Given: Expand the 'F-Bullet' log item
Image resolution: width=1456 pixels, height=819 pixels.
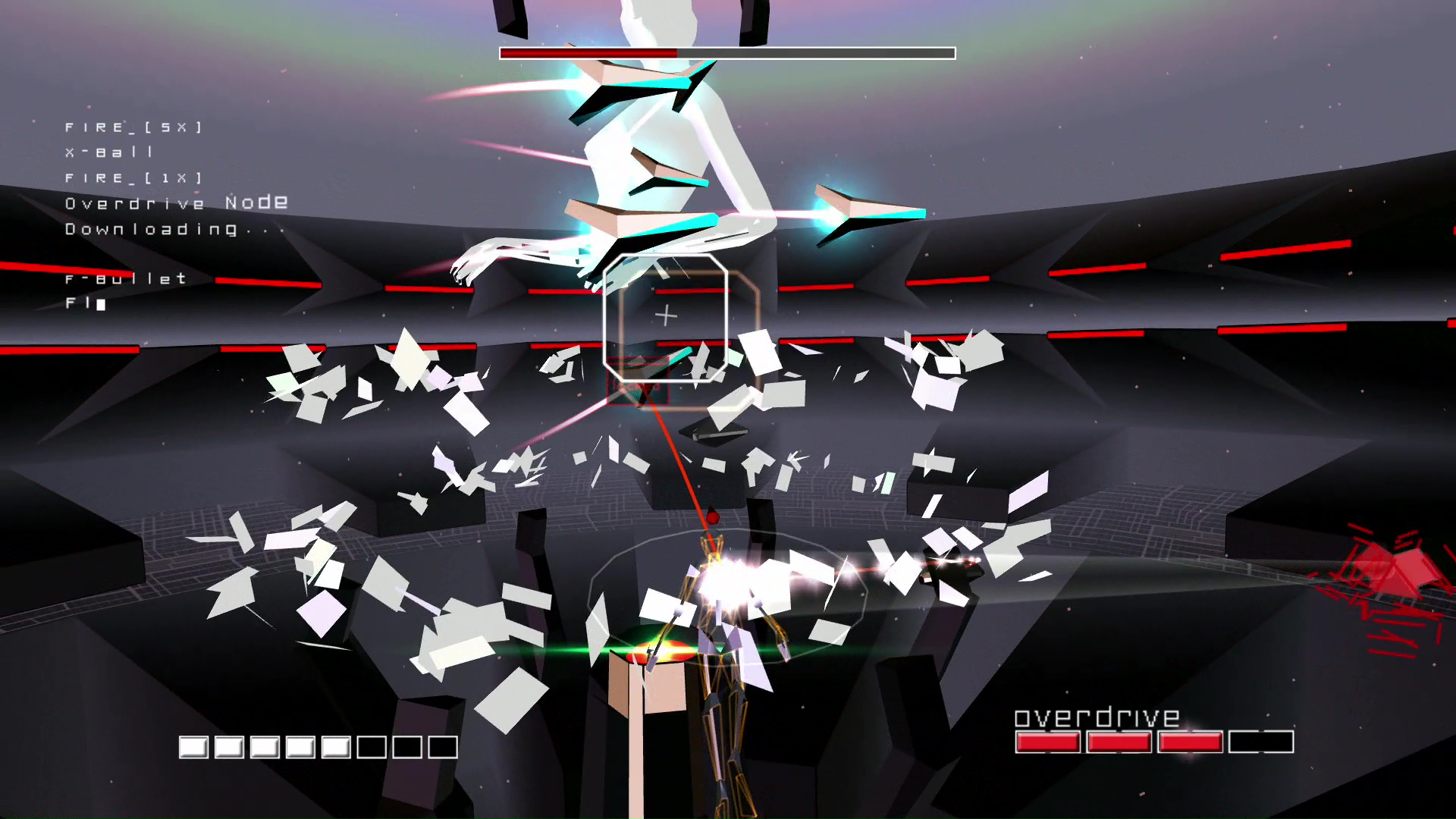Looking at the screenshot, I should click(124, 278).
